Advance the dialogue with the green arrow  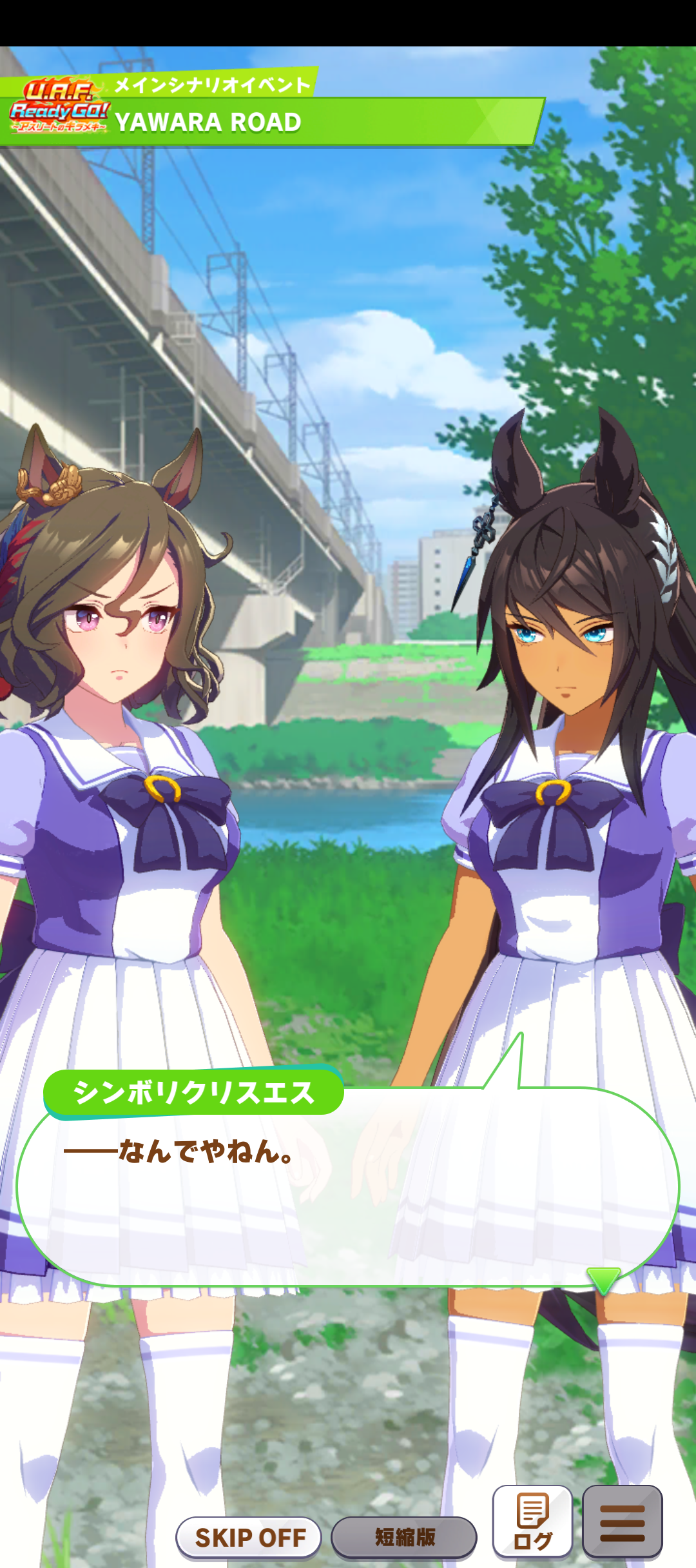pyautogui.click(x=603, y=1279)
